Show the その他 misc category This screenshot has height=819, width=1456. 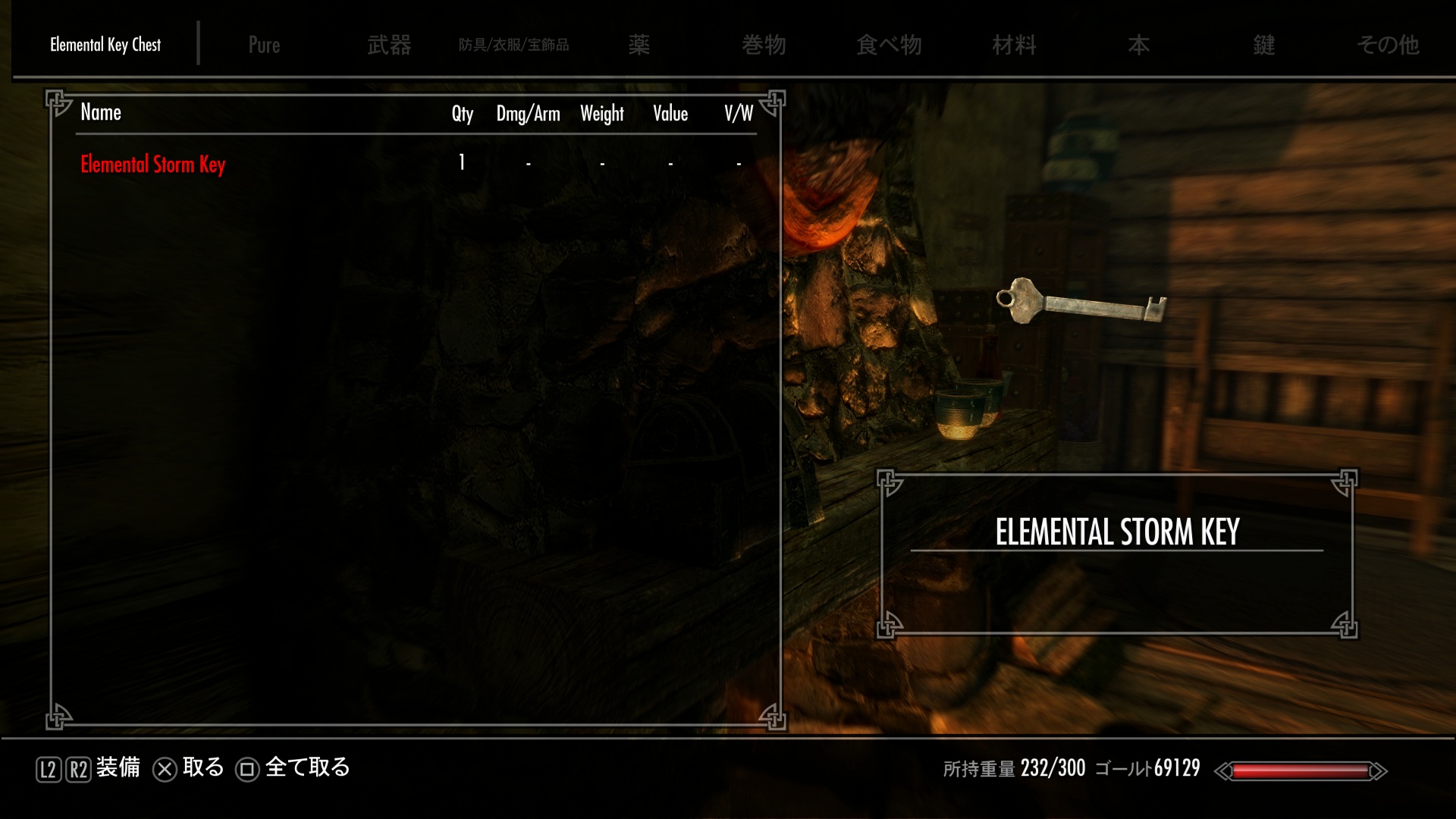pyautogui.click(x=1388, y=45)
